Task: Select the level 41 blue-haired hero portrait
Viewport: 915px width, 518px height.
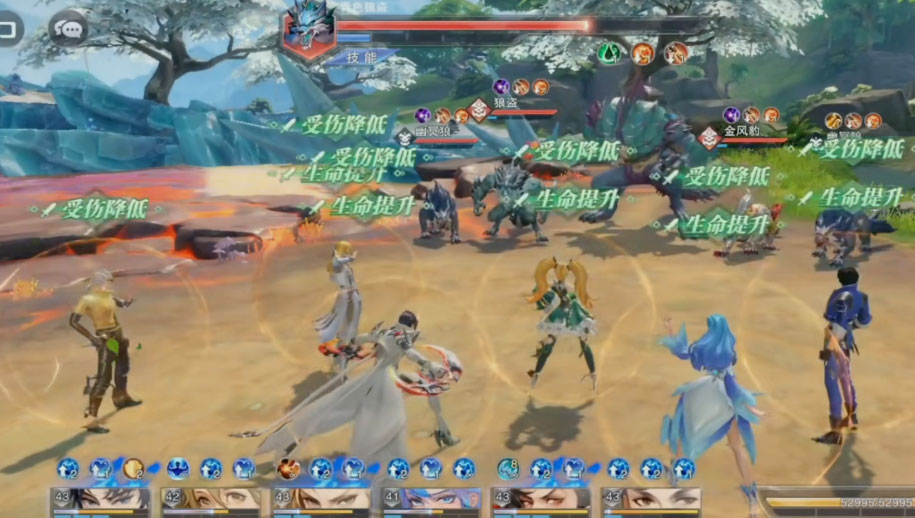Action: pyautogui.click(x=431, y=501)
